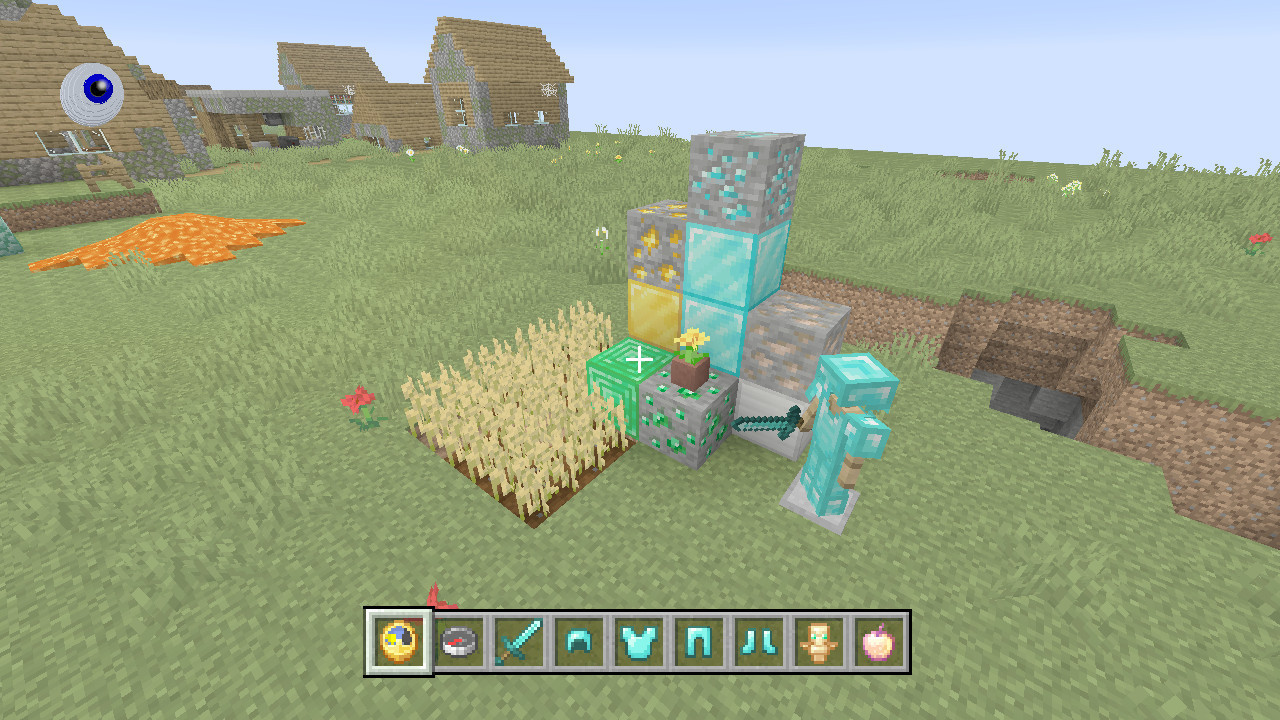Click the emerald ore block at the base
The width and height of the screenshot is (1280, 720).
coord(690,425)
